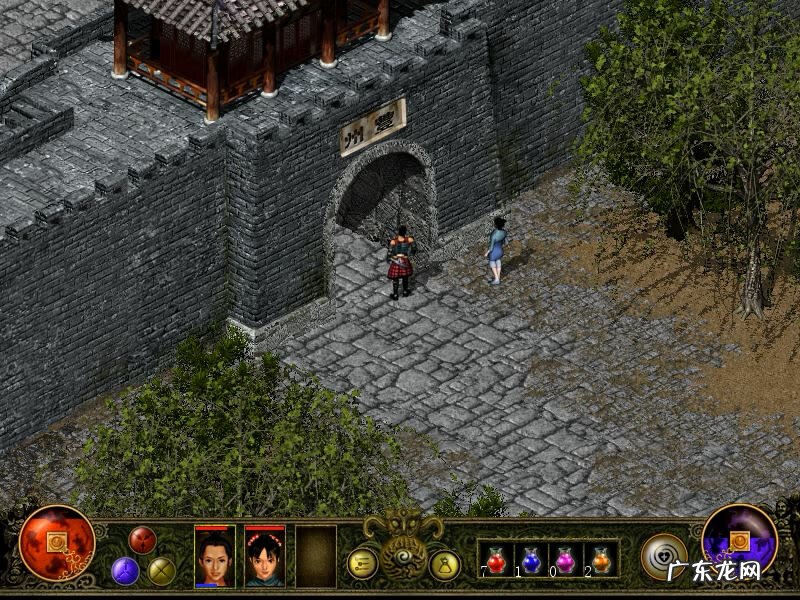
Task: Click the yellow crossed round button
Action: point(162,570)
